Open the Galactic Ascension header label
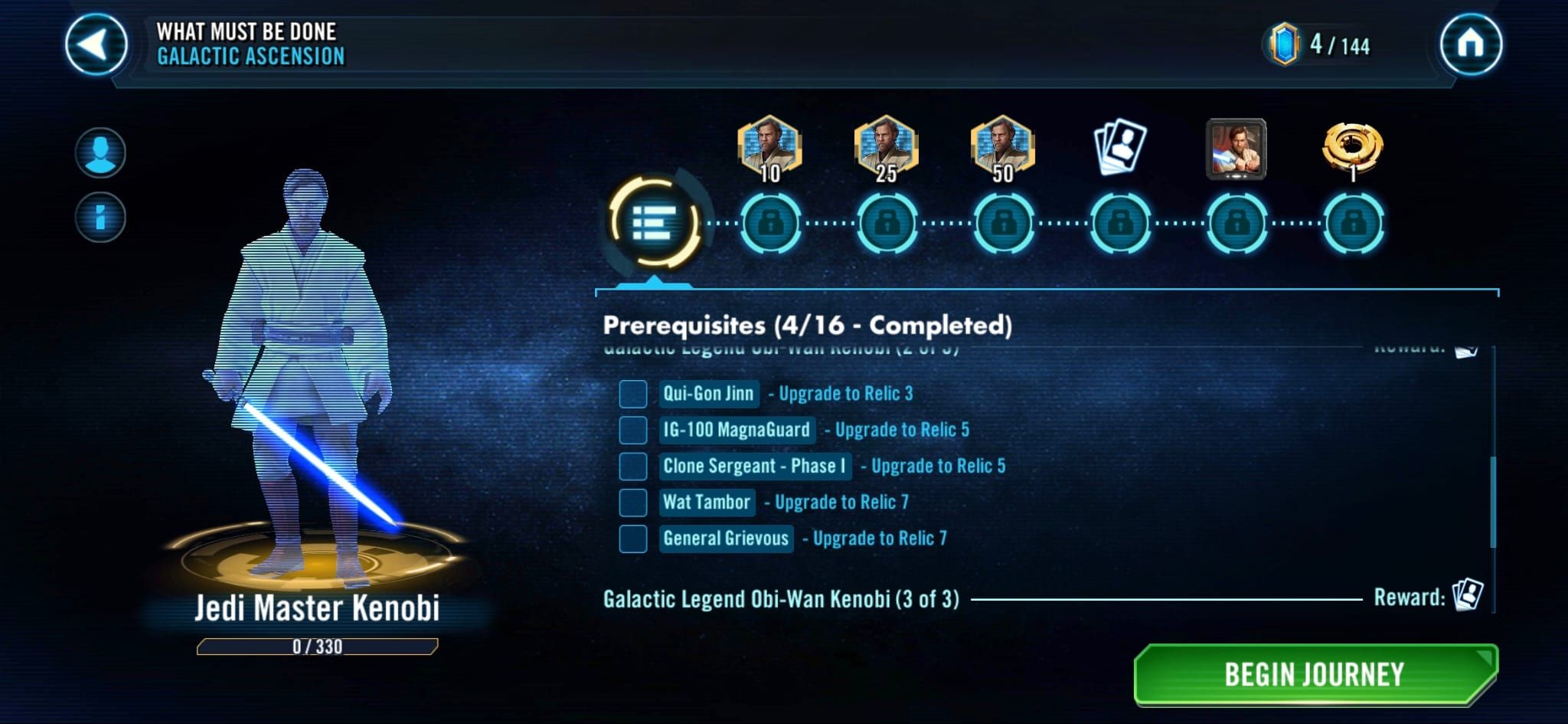1568x724 pixels. 253,54
